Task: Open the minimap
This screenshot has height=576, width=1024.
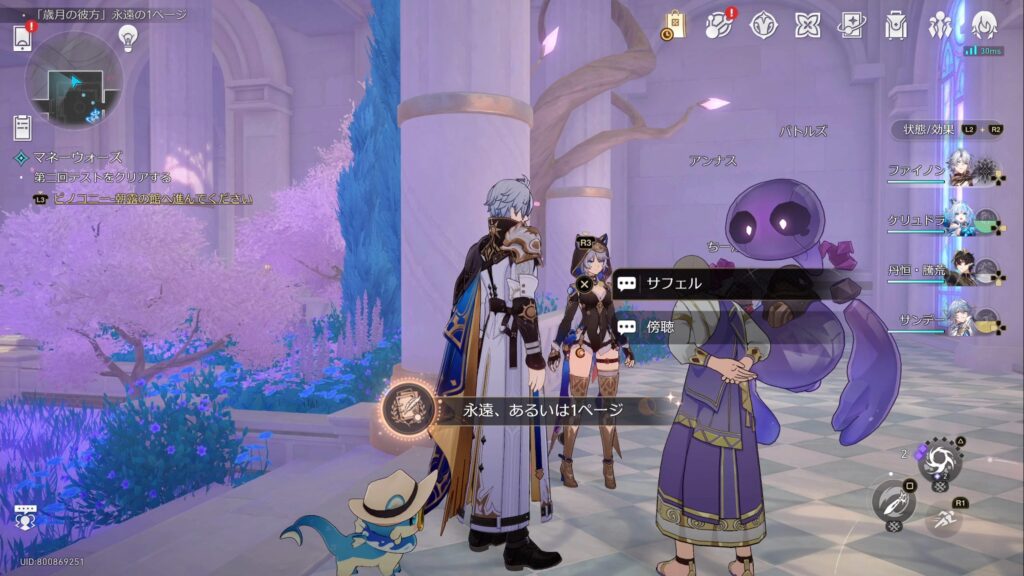Action: 73,82
